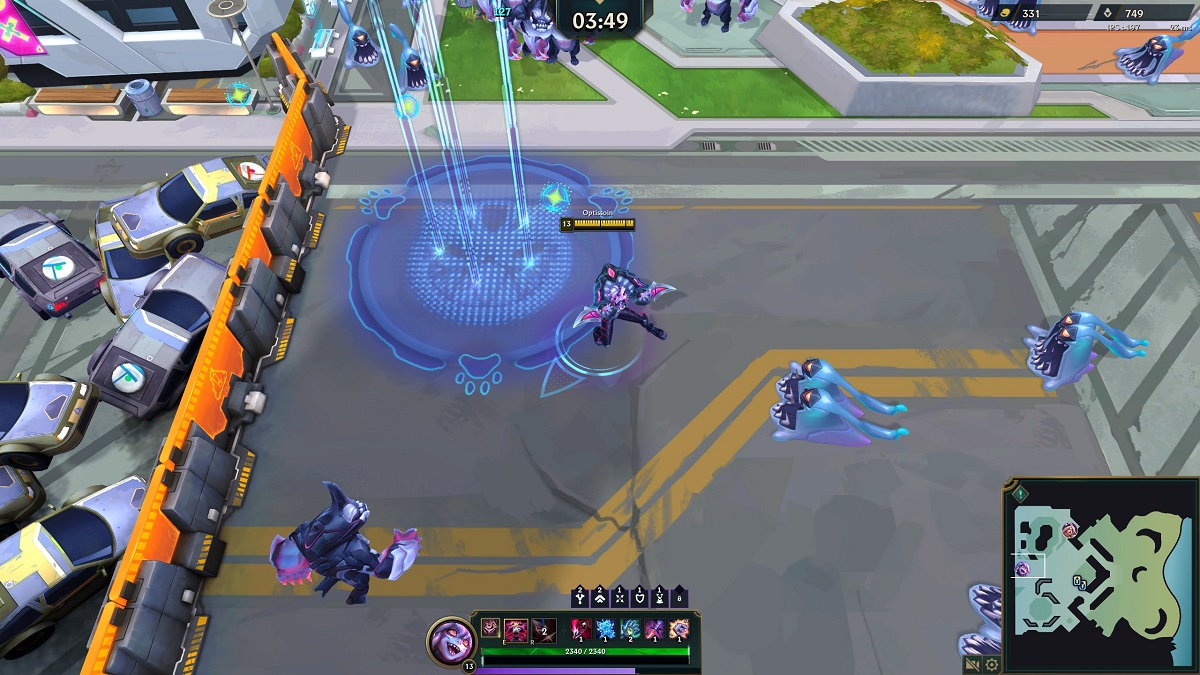Click the purple champion marker on the minimap

1023,569
